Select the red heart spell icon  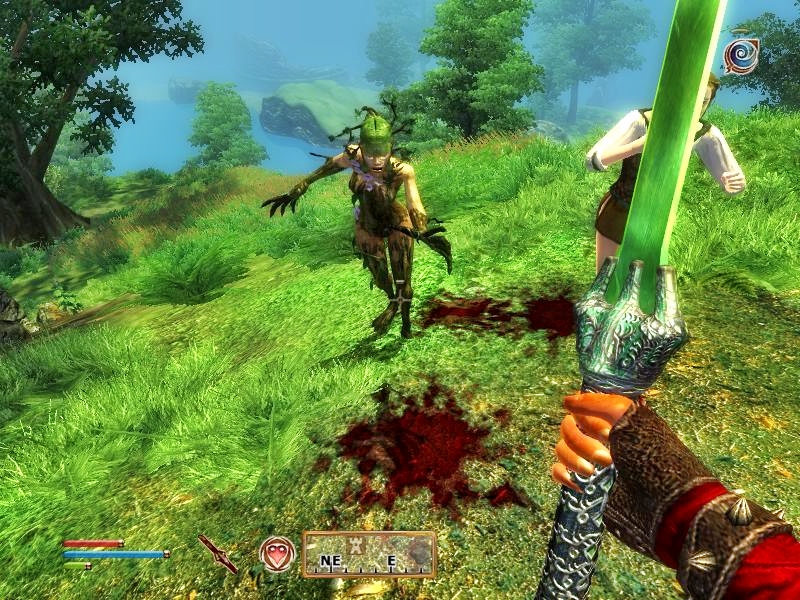click(277, 553)
